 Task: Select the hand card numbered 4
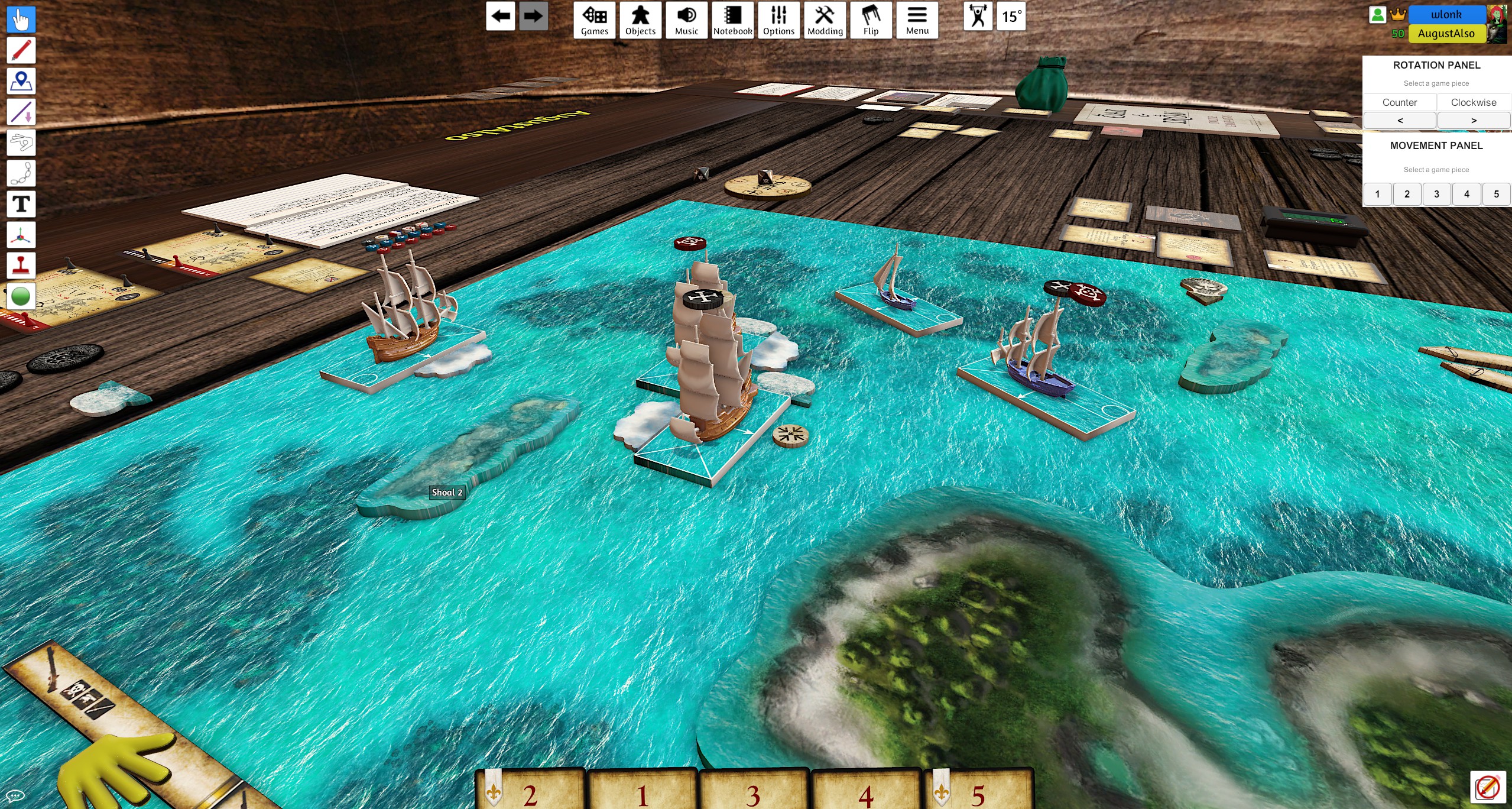[x=866, y=792]
